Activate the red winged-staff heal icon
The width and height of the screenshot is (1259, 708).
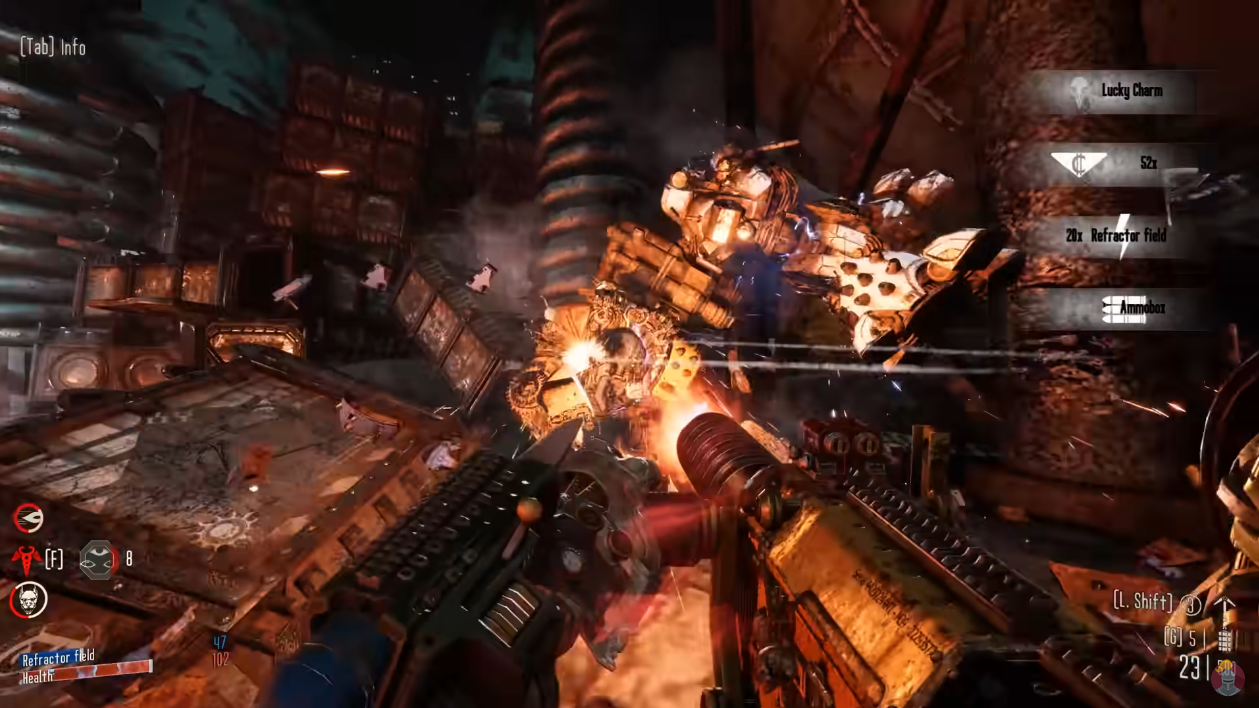(x=25, y=559)
